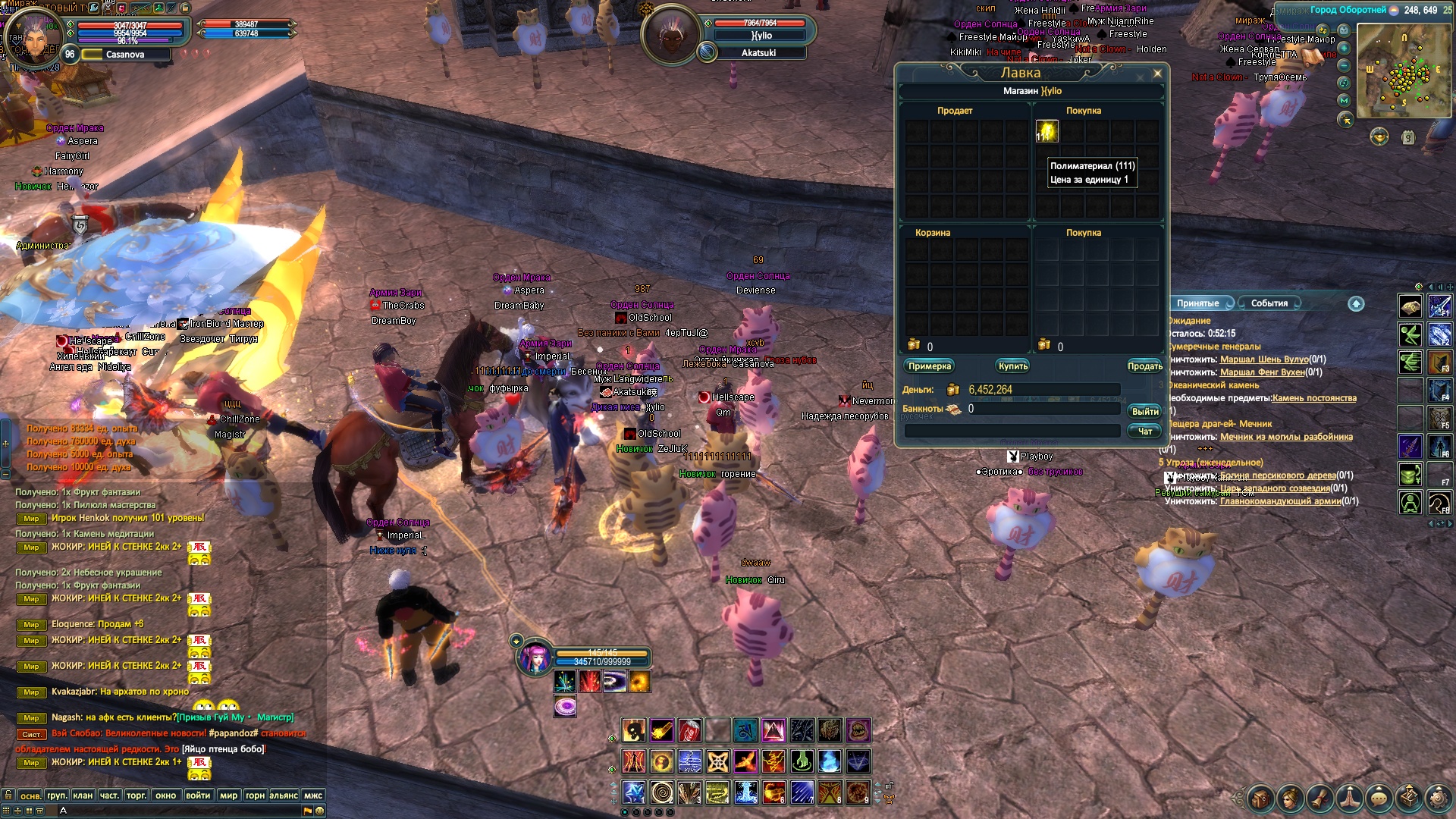Click the Купить button

pyautogui.click(x=1013, y=366)
